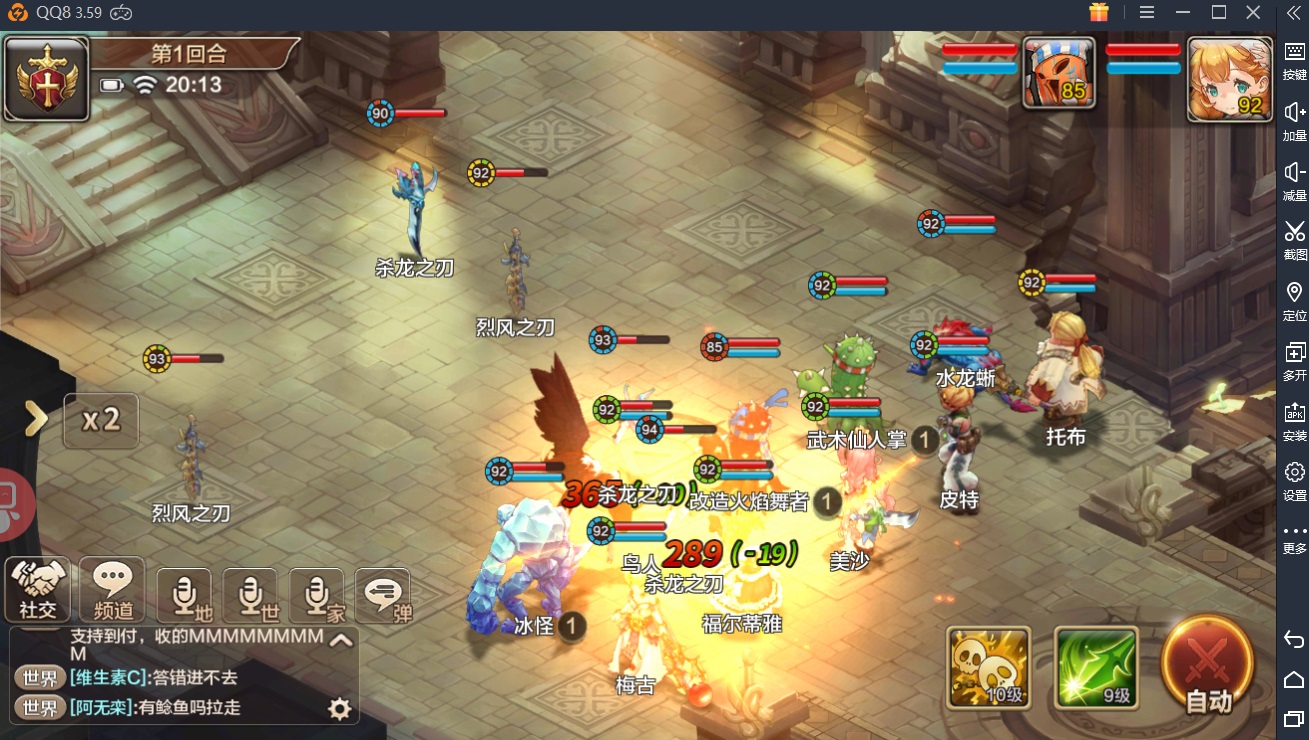This screenshot has height=740, width=1309.
Task: Tap the 世 world voice microphone
Action: tap(250, 596)
